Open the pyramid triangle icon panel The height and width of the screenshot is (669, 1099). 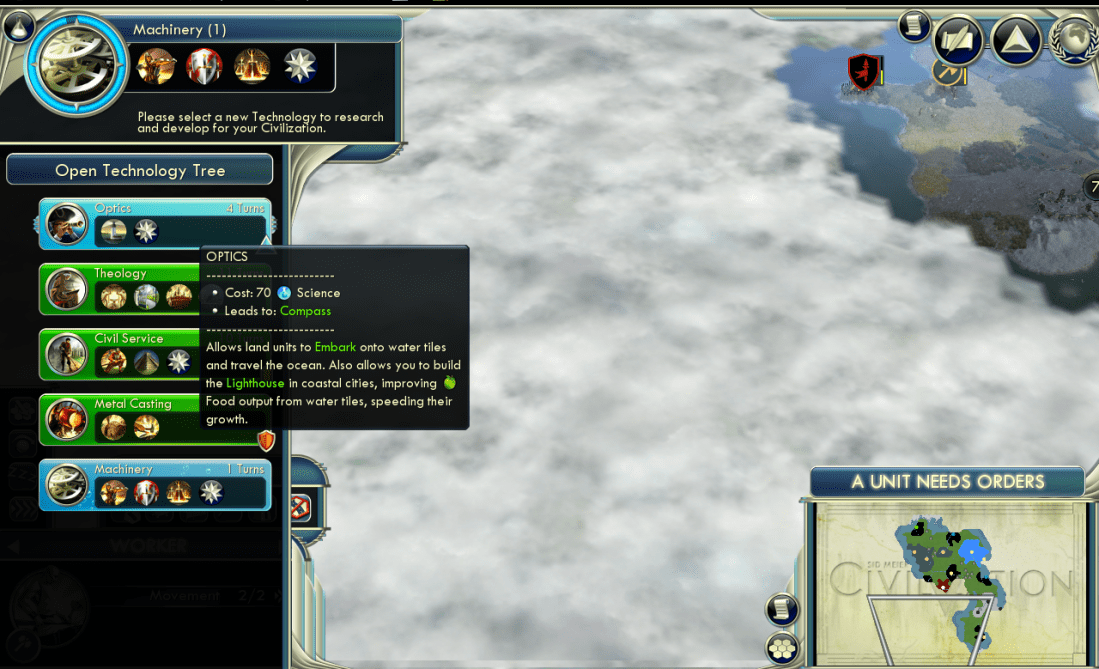(x=1017, y=39)
